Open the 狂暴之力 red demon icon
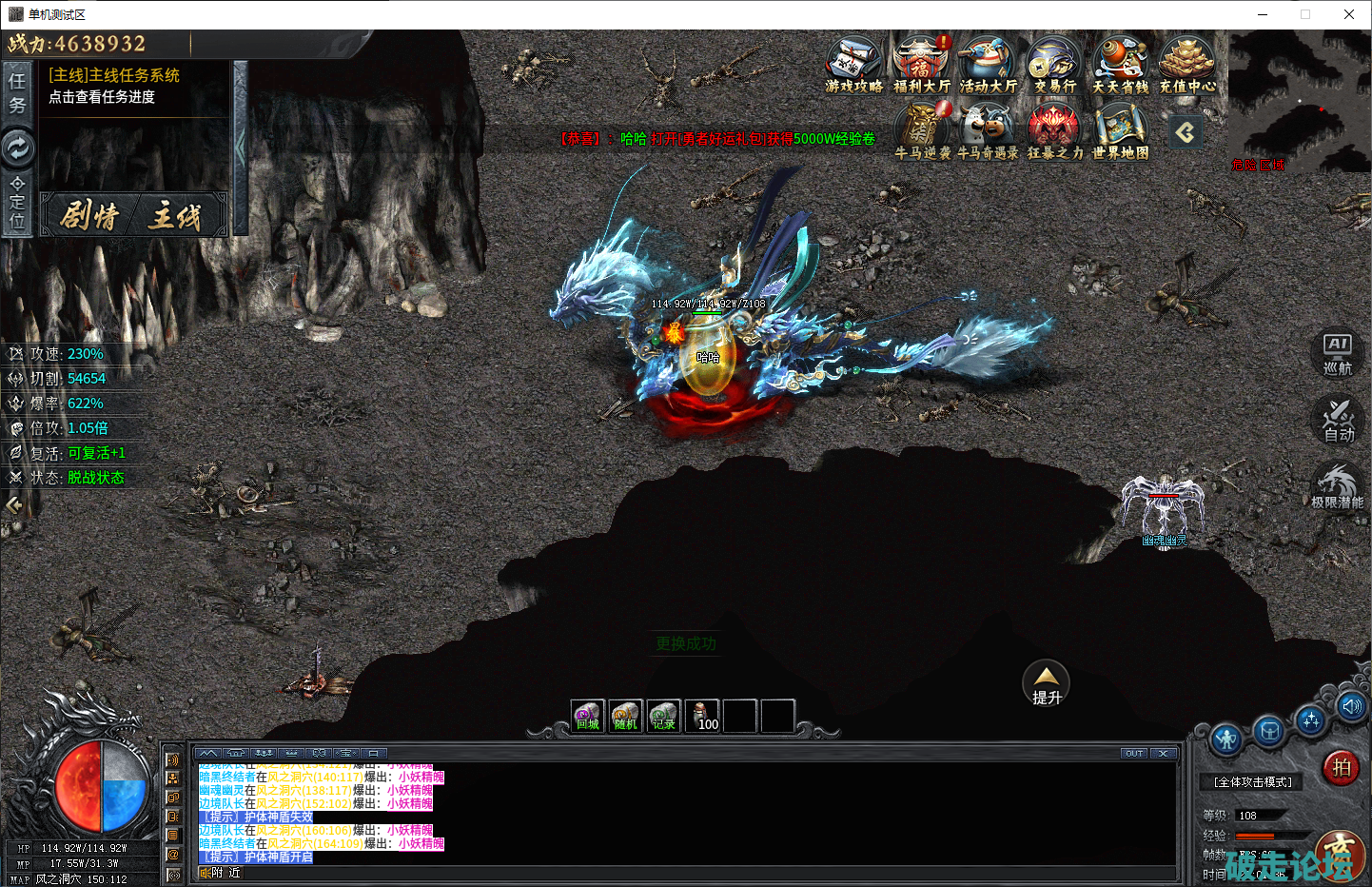The image size is (1372, 887). (1054, 130)
